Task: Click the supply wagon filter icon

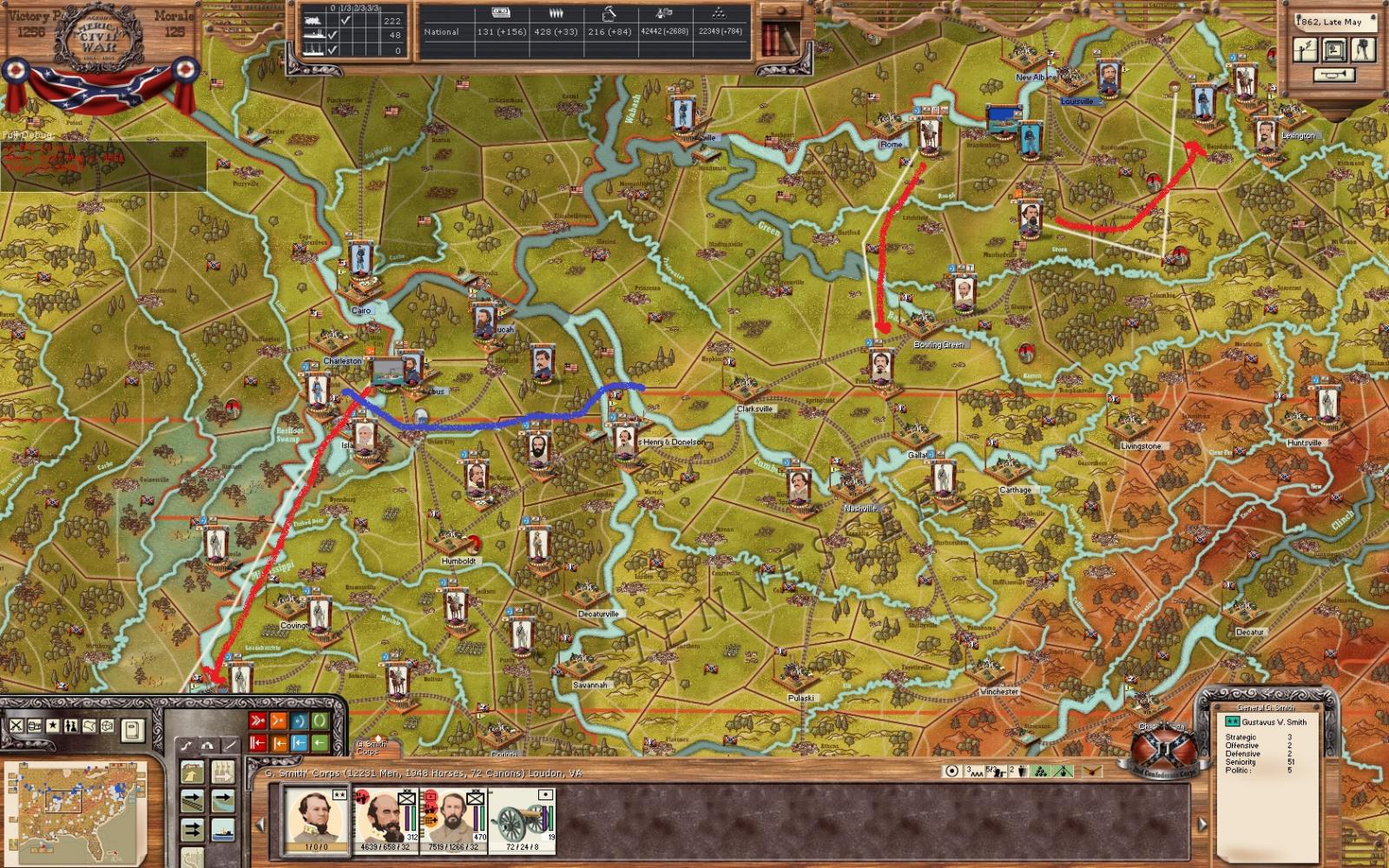Action: (33, 727)
